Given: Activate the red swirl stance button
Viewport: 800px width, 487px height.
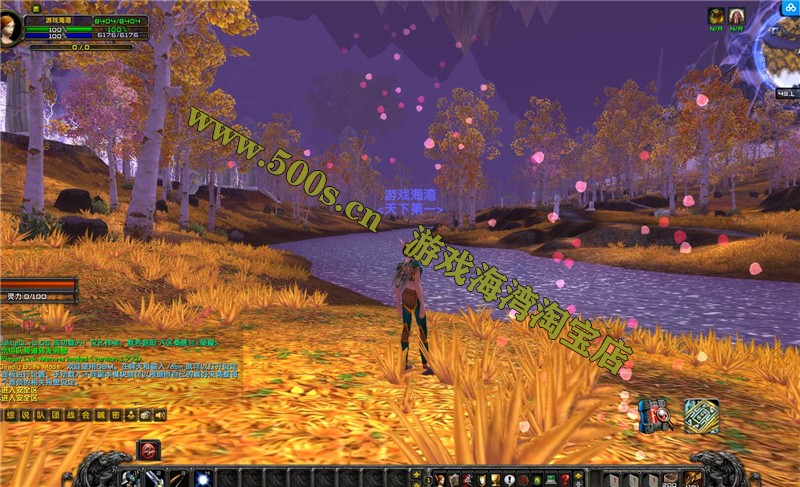Looking at the screenshot, I should 147,450.
